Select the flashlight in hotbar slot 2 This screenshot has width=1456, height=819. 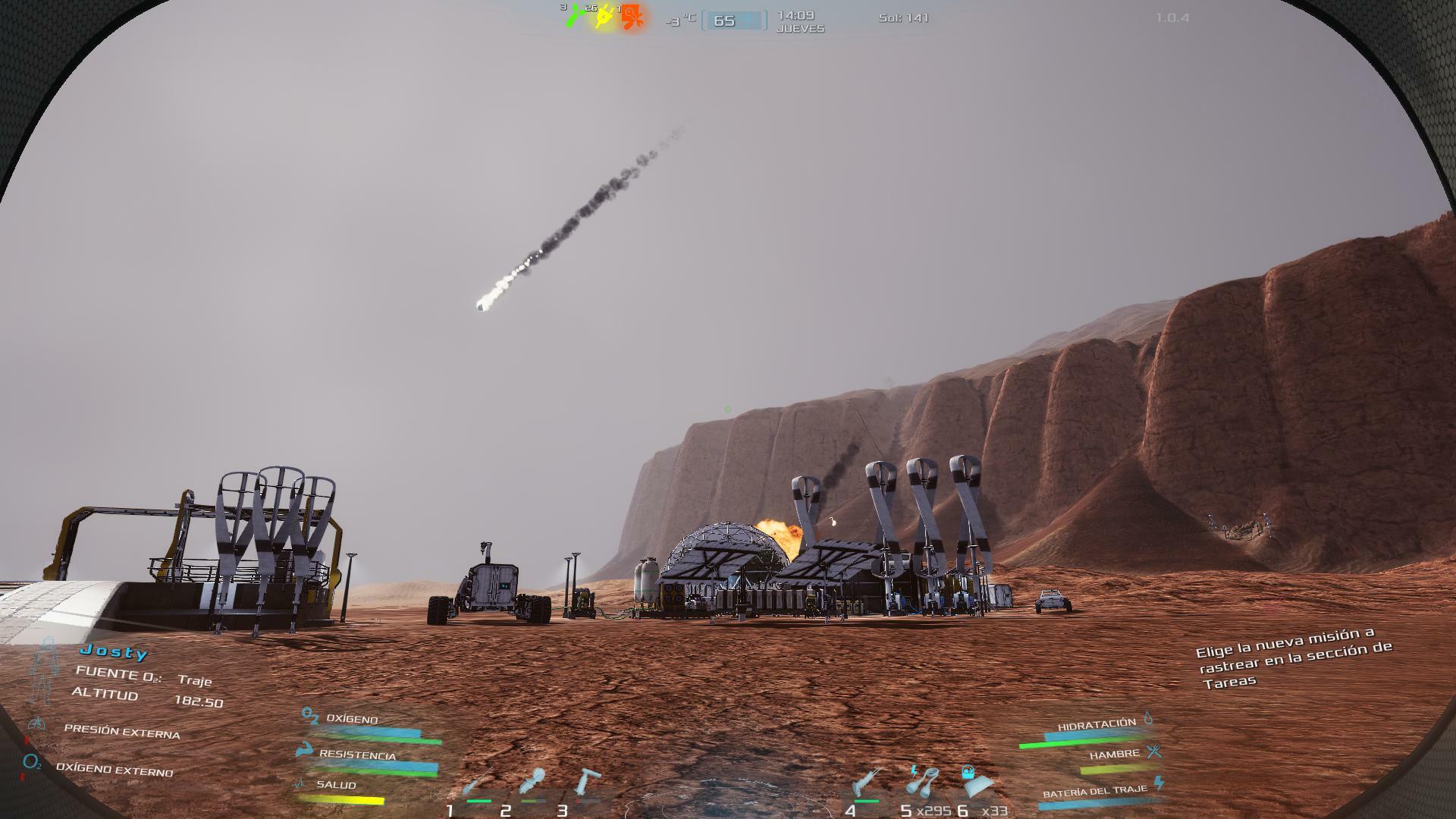click(x=532, y=784)
